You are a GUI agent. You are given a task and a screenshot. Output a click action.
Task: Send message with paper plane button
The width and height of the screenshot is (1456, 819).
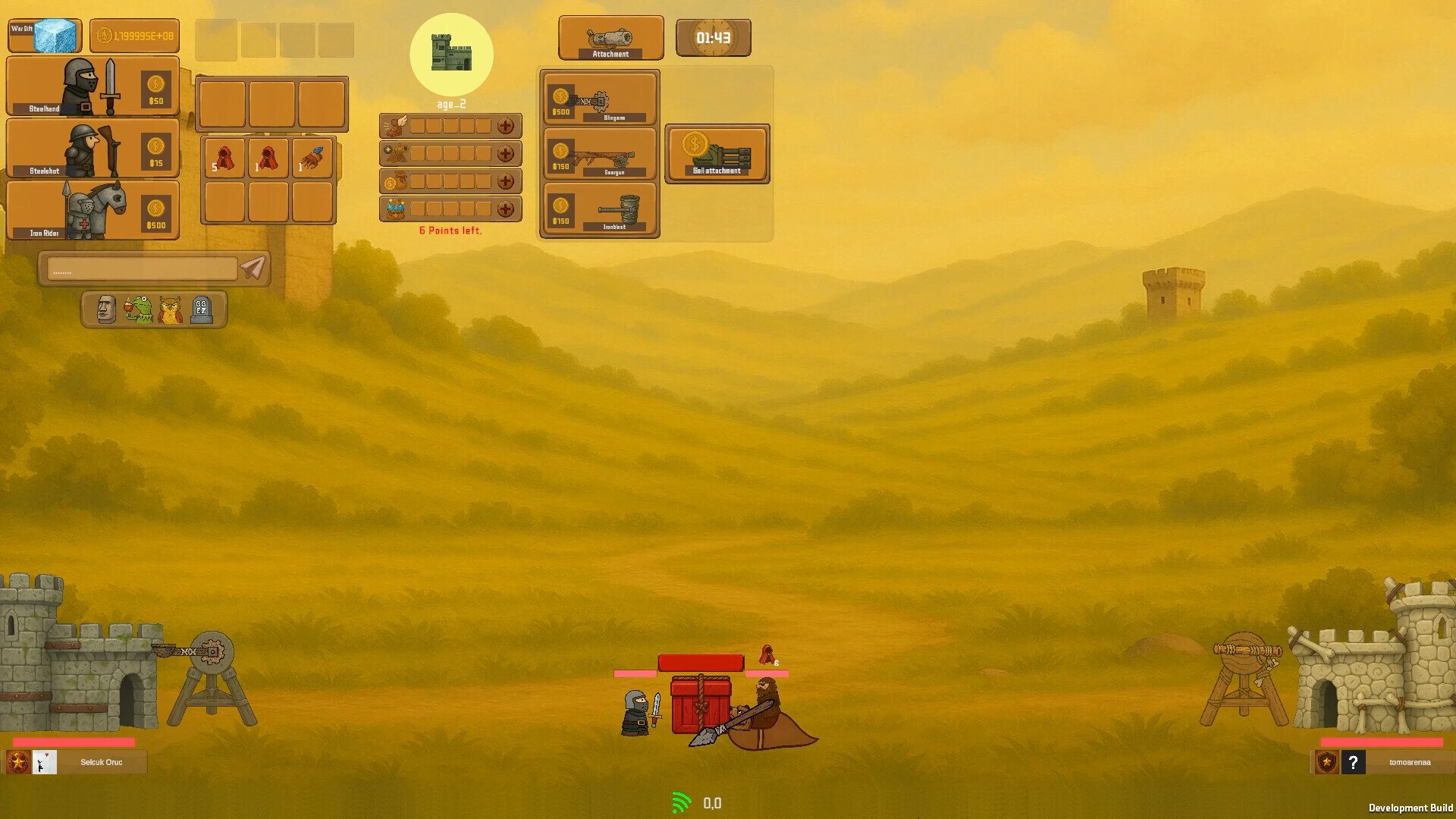coord(253,267)
